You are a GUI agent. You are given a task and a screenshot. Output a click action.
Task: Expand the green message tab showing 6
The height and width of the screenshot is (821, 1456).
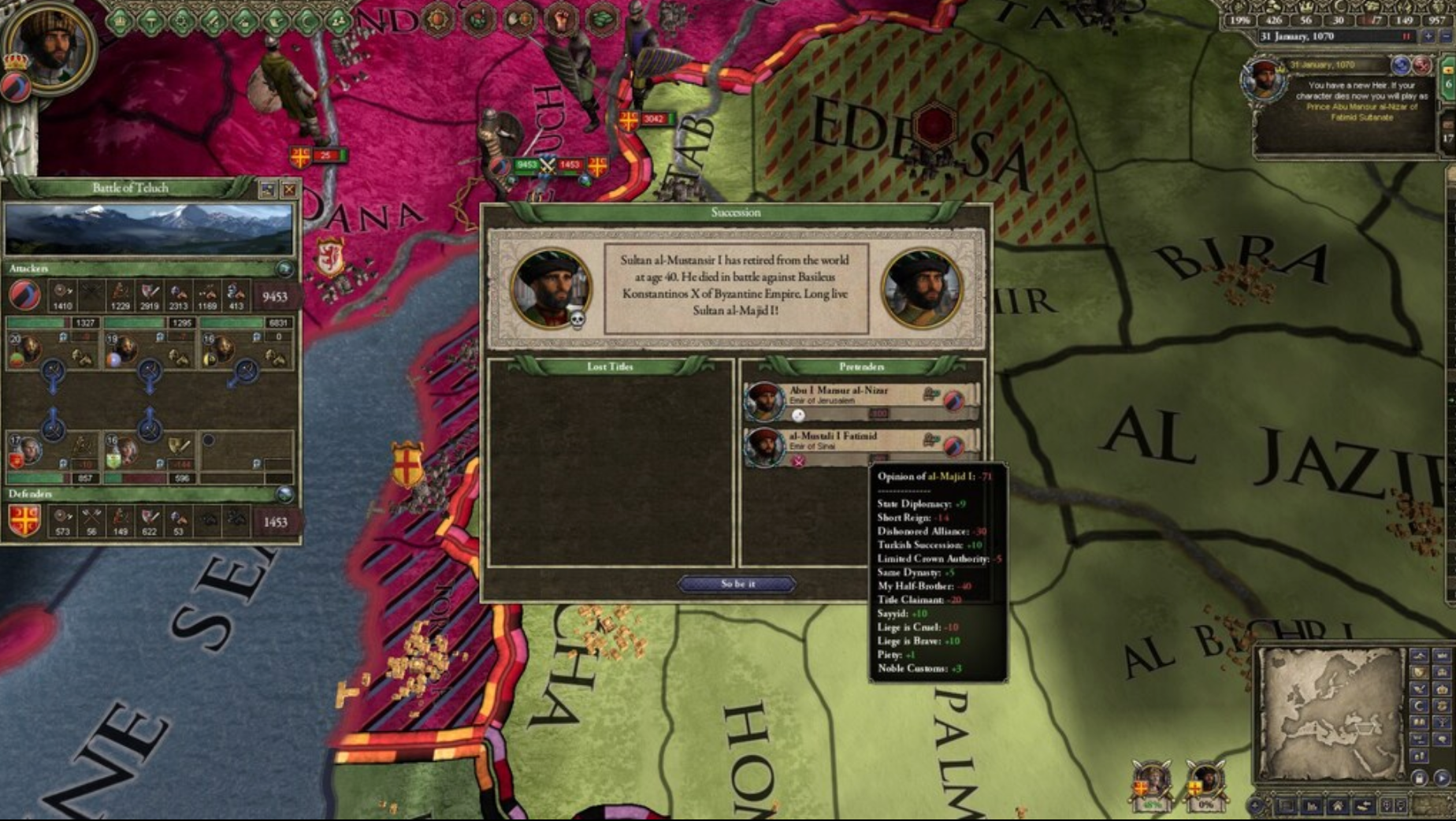(1447, 84)
